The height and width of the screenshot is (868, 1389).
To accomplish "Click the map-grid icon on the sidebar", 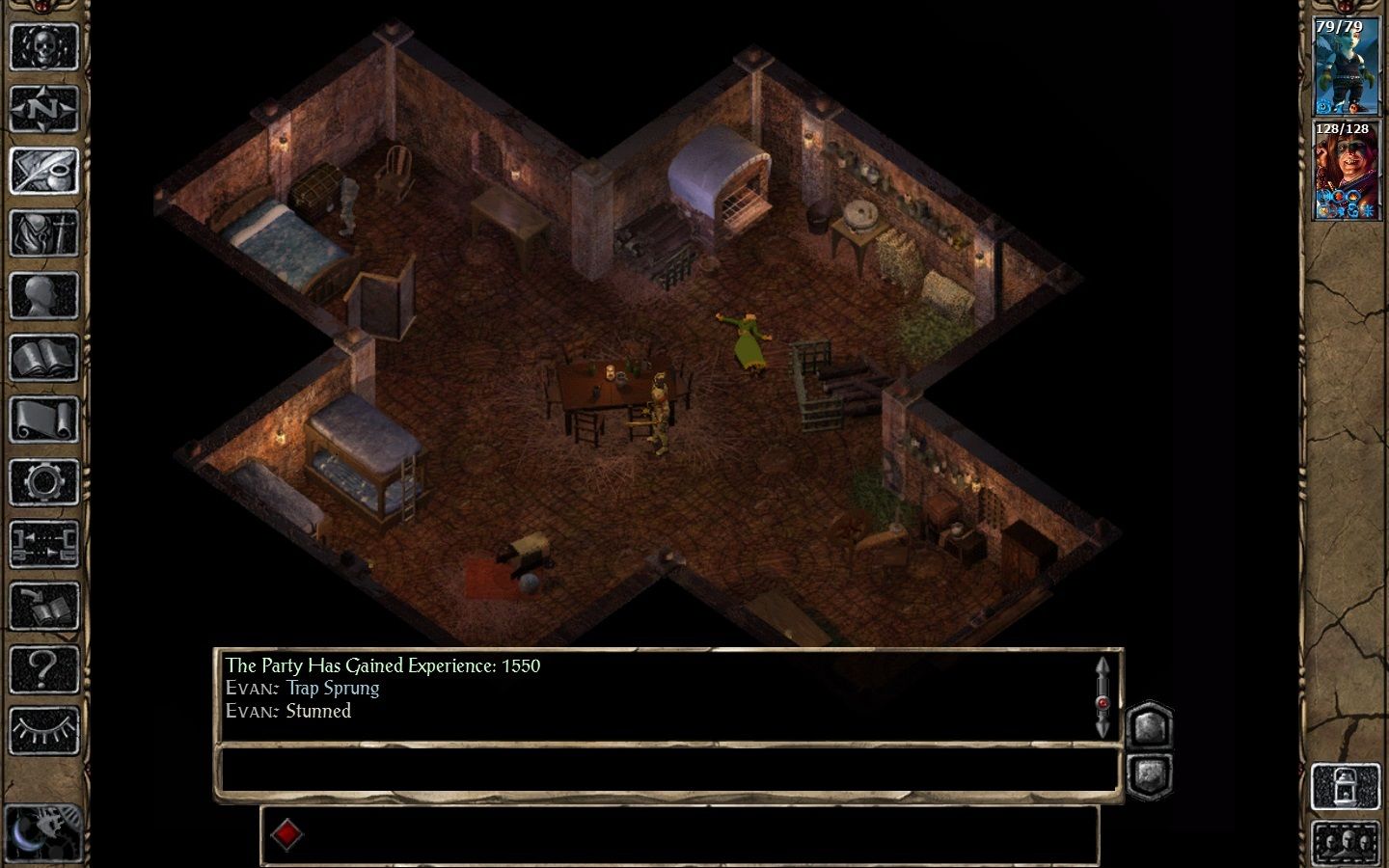I will (x=43, y=540).
